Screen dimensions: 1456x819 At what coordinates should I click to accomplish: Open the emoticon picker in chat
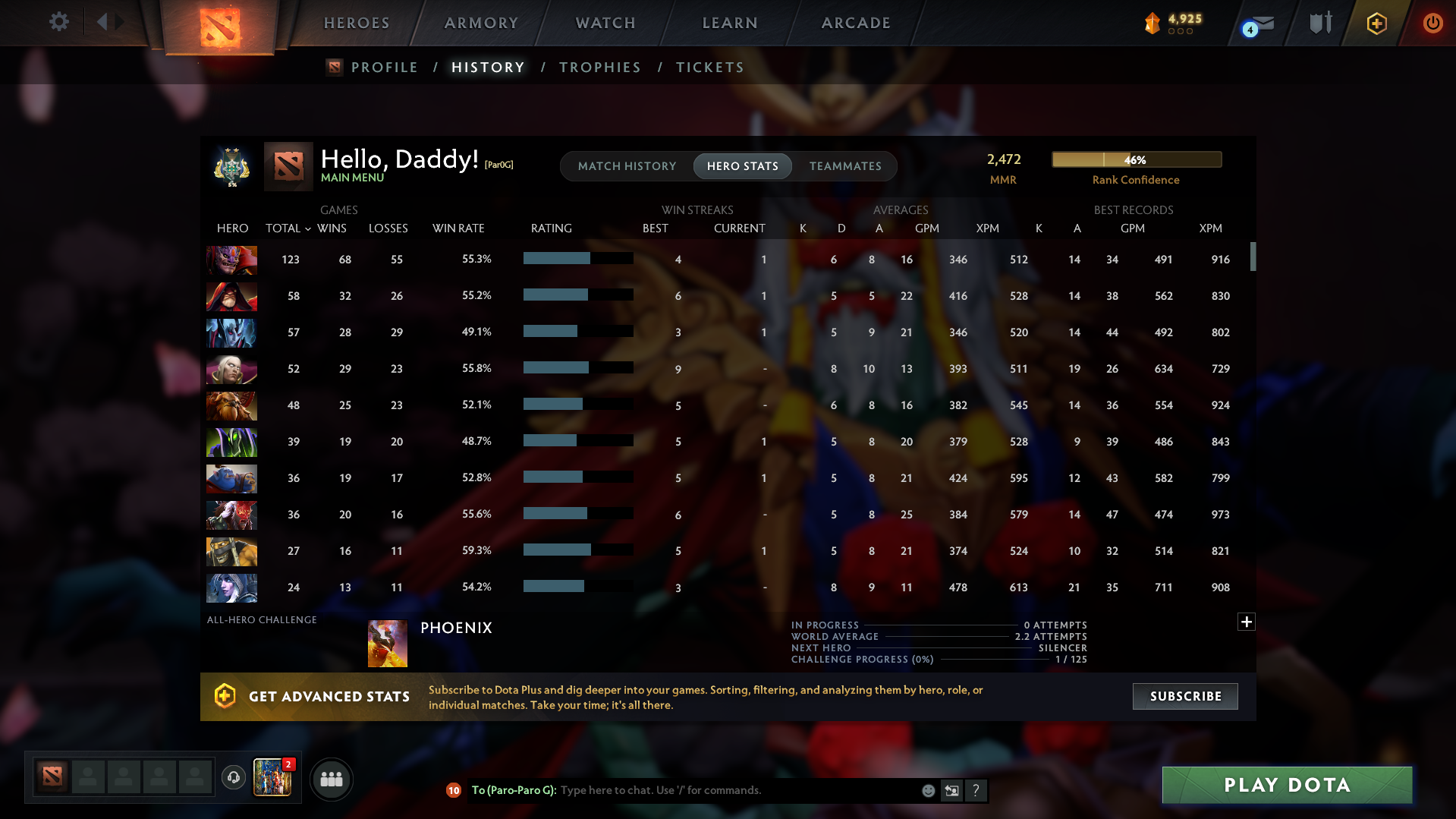coord(927,790)
